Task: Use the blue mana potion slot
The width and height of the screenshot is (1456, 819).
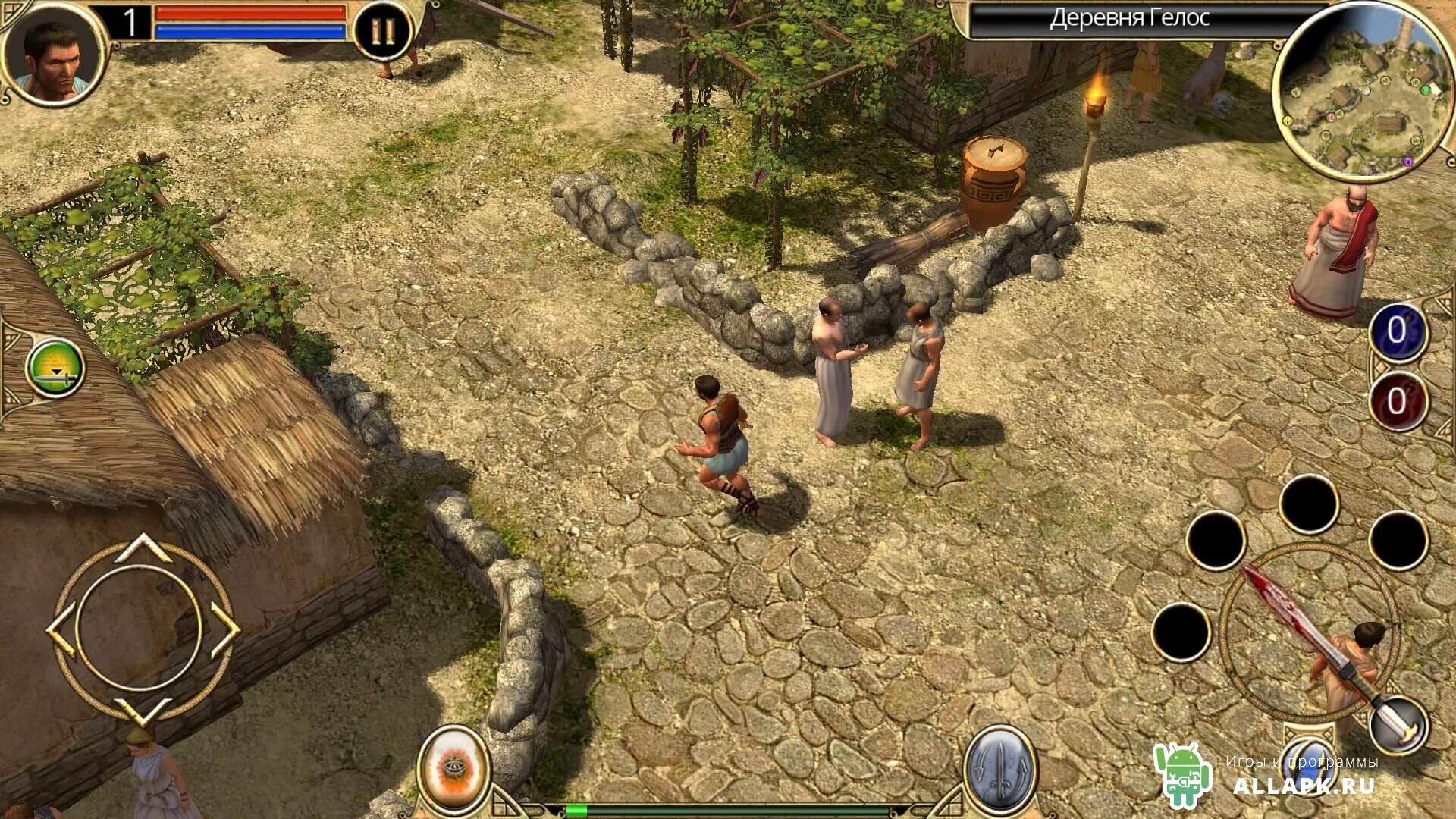Action: (1397, 331)
